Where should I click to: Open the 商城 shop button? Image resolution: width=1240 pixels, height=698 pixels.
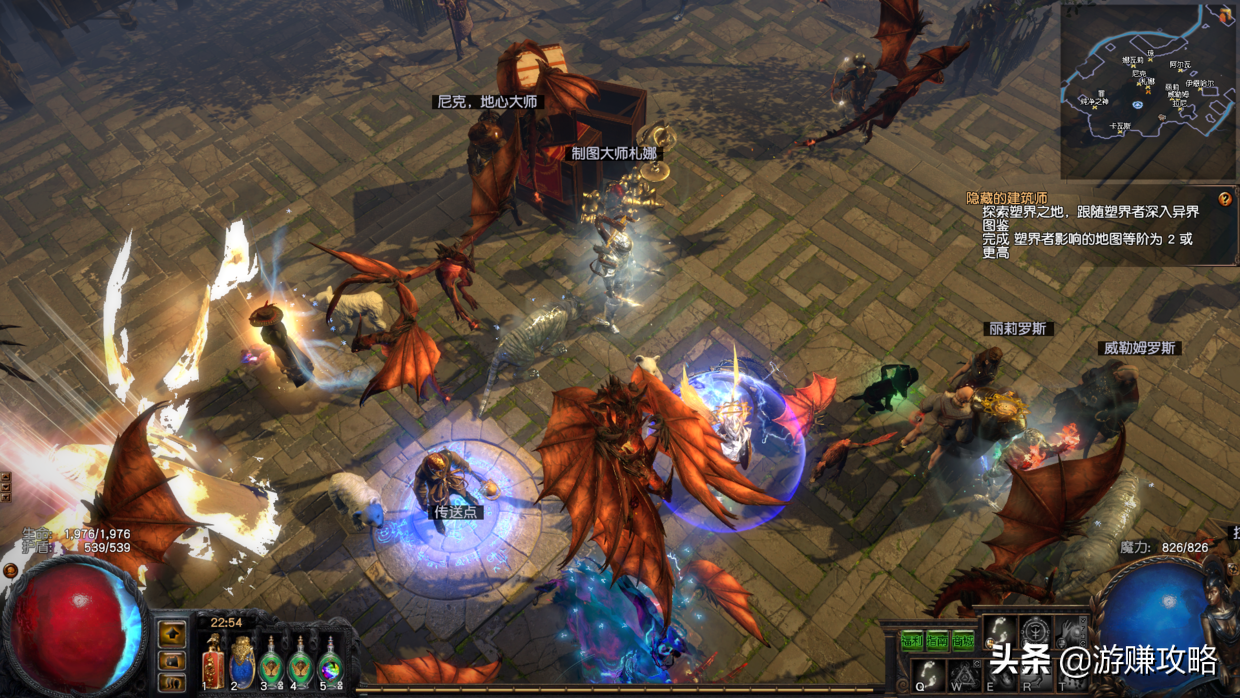click(963, 641)
